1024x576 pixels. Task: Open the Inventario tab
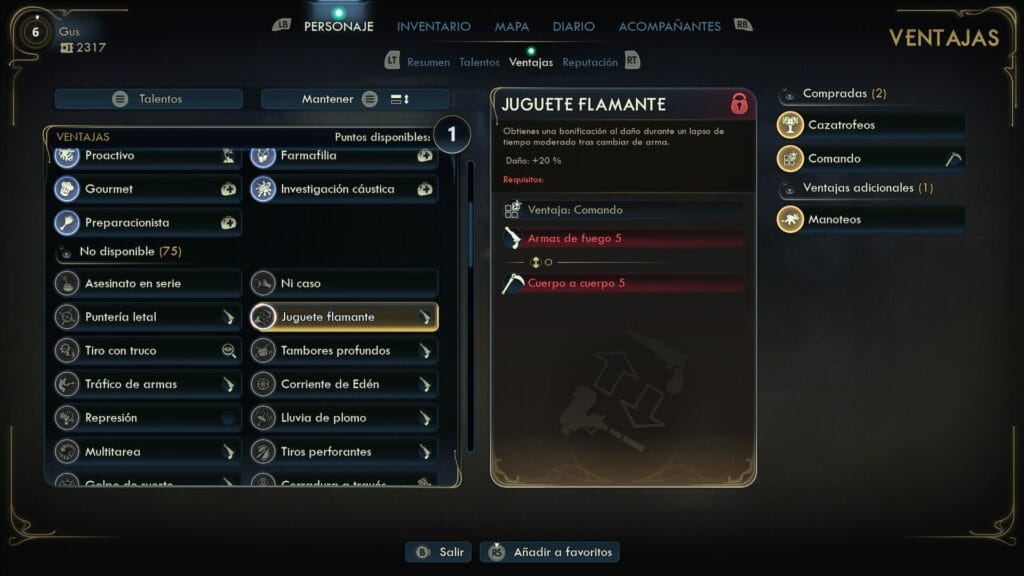click(x=433, y=26)
